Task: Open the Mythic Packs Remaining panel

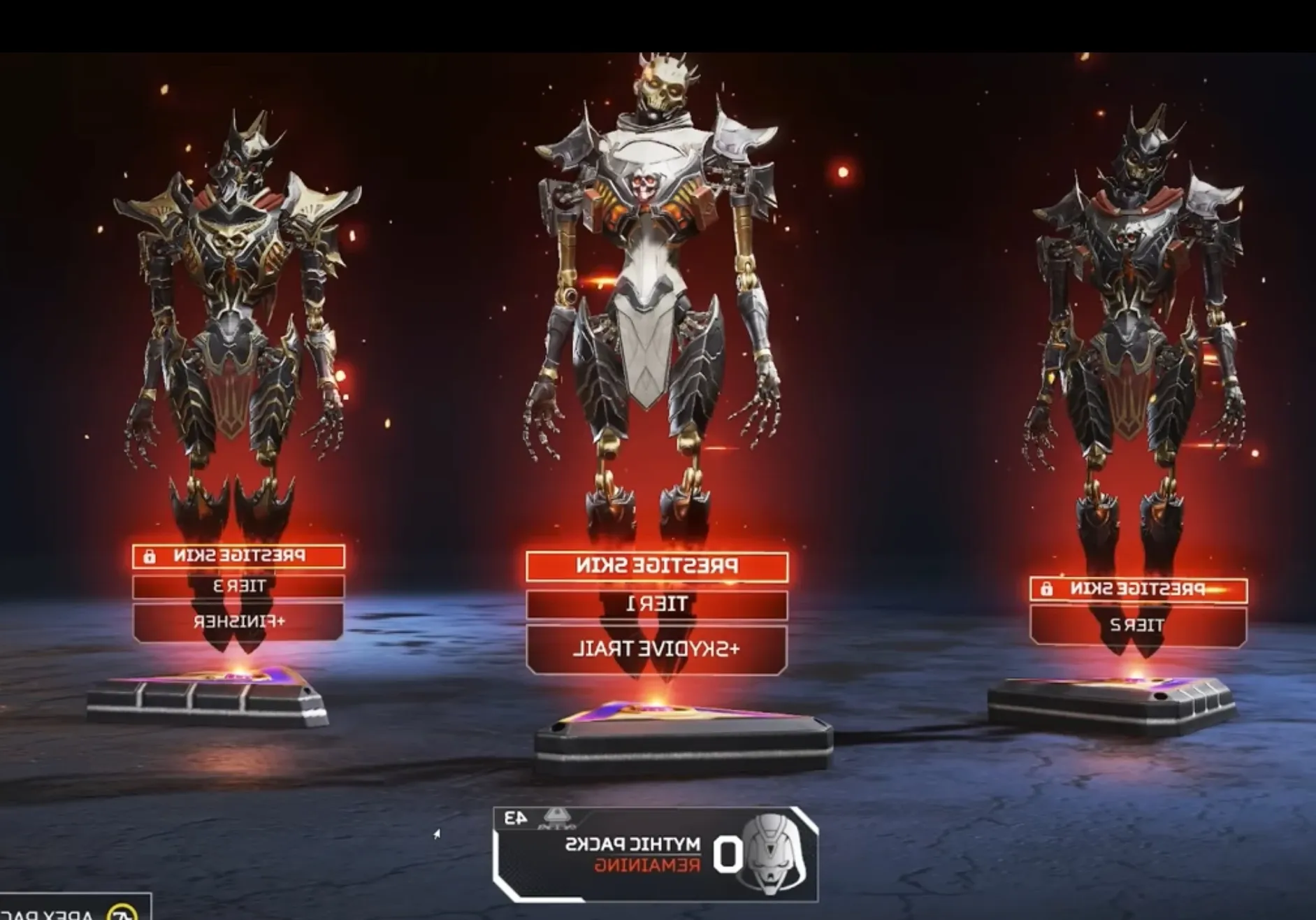Action: tap(656, 854)
